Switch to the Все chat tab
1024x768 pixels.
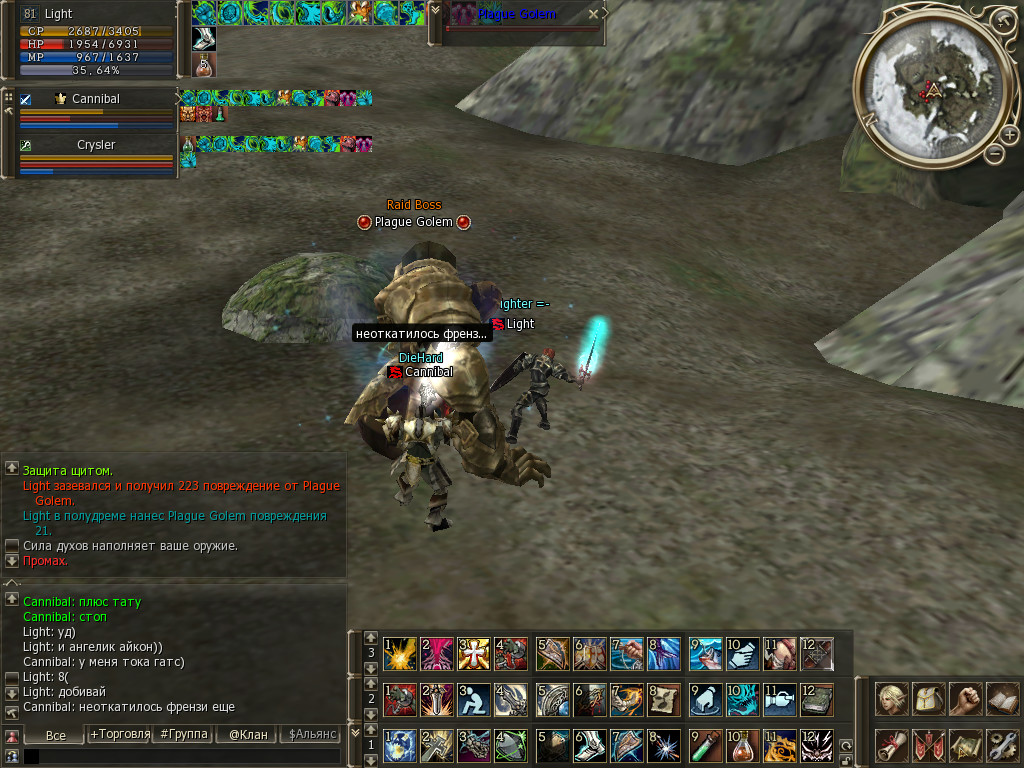[56, 735]
